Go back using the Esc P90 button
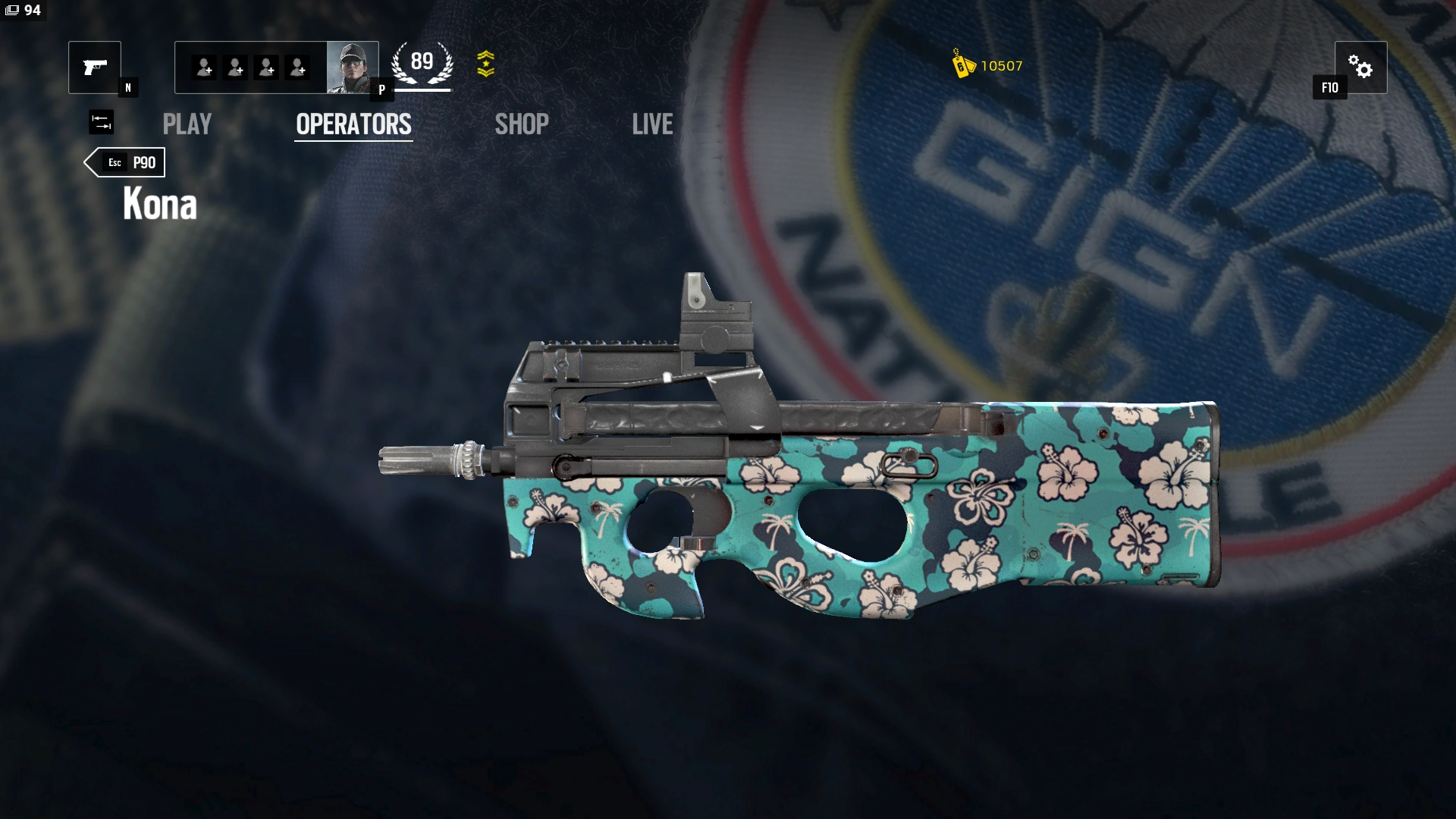Screen dimensions: 1456x819 [x=124, y=162]
